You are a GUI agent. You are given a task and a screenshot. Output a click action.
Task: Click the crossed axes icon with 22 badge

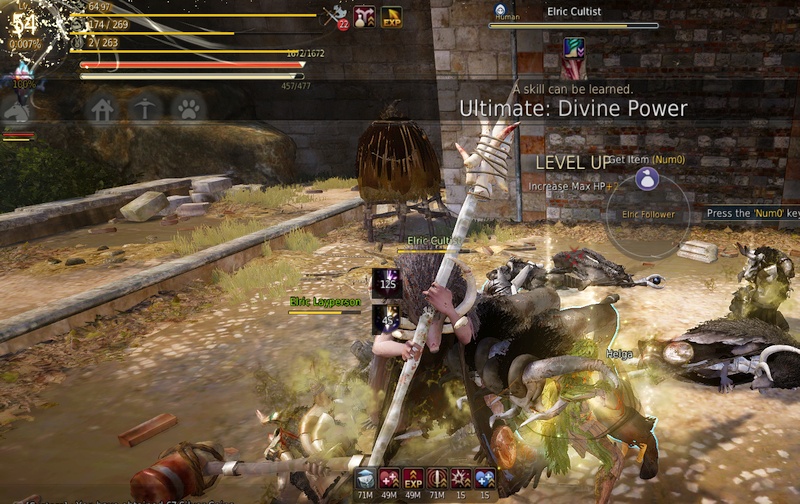tap(335, 16)
